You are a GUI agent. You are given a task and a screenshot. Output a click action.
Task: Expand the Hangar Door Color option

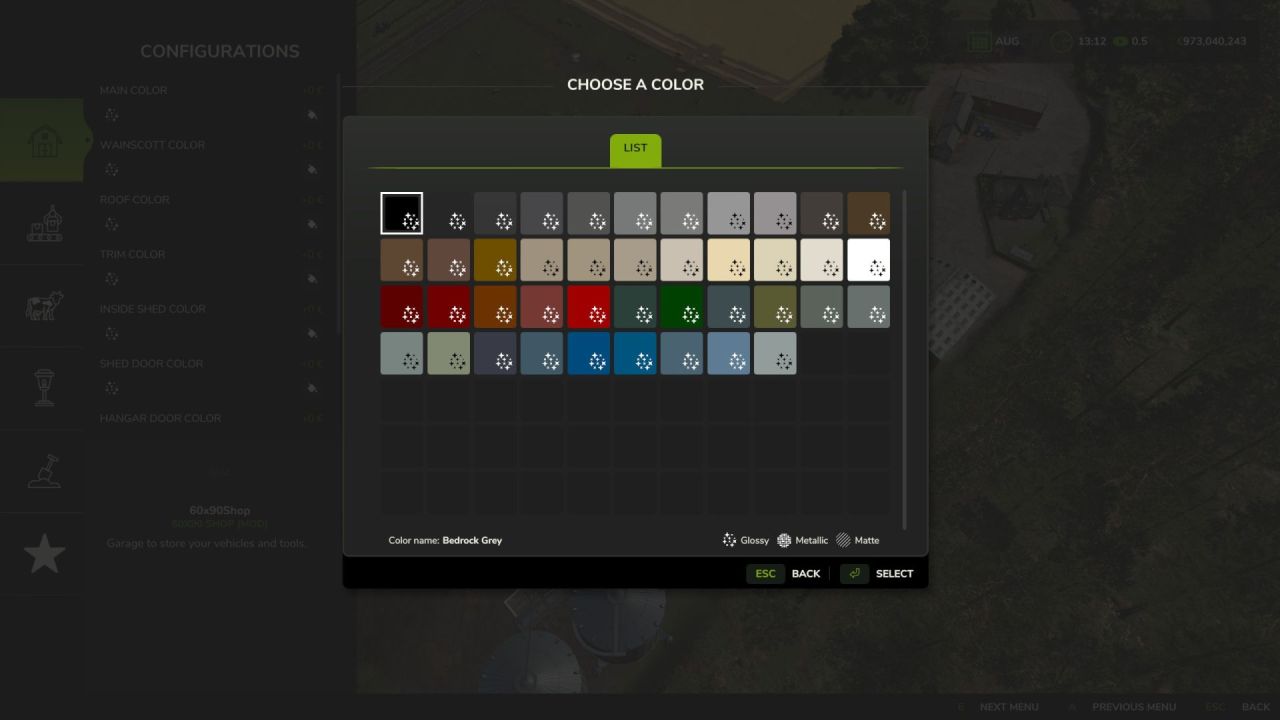click(x=160, y=417)
